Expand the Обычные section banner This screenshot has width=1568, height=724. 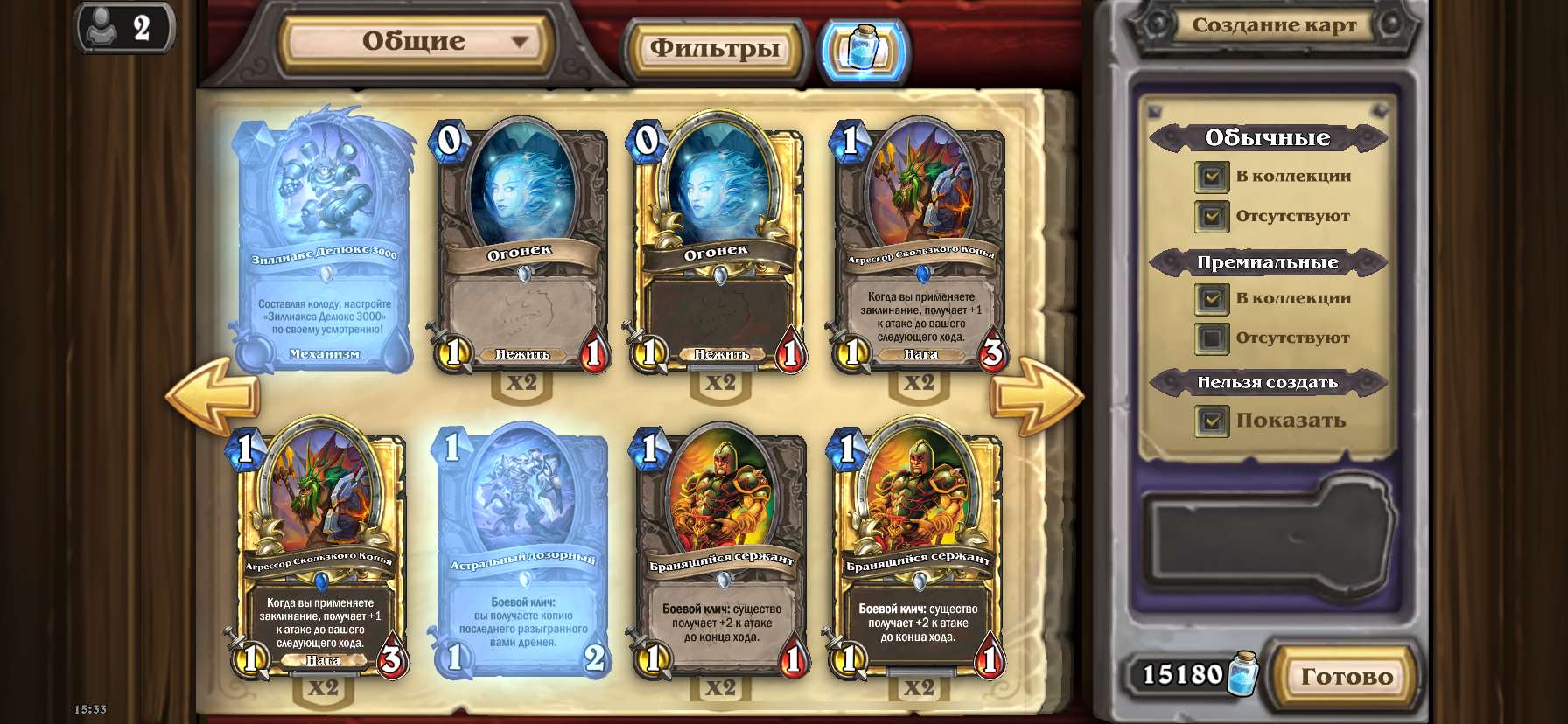[1268, 137]
